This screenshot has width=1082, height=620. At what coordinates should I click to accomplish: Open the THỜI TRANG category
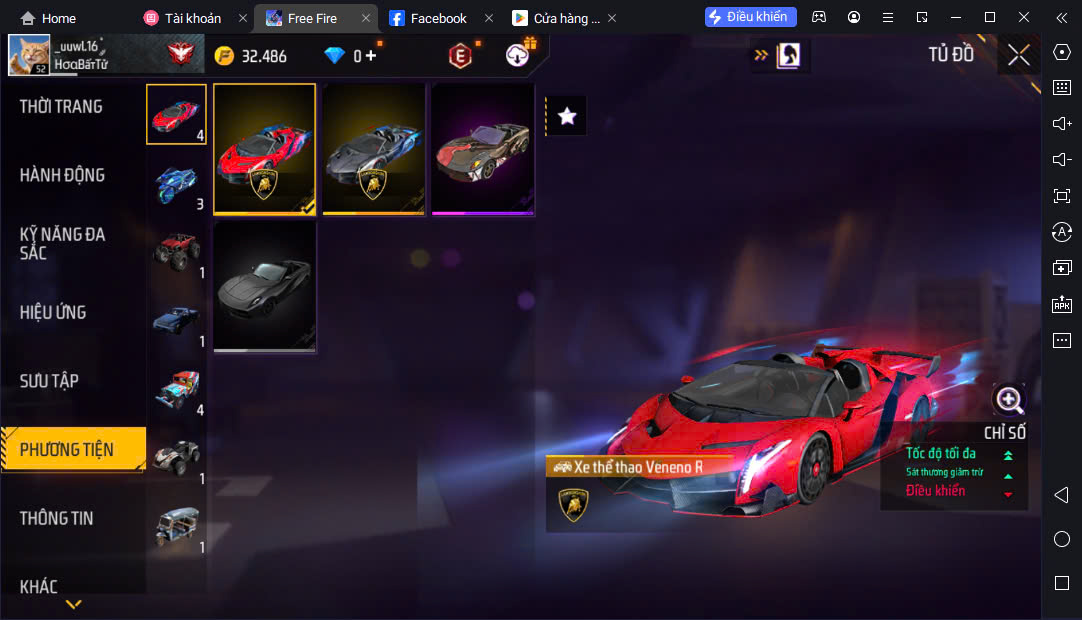(x=61, y=107)
